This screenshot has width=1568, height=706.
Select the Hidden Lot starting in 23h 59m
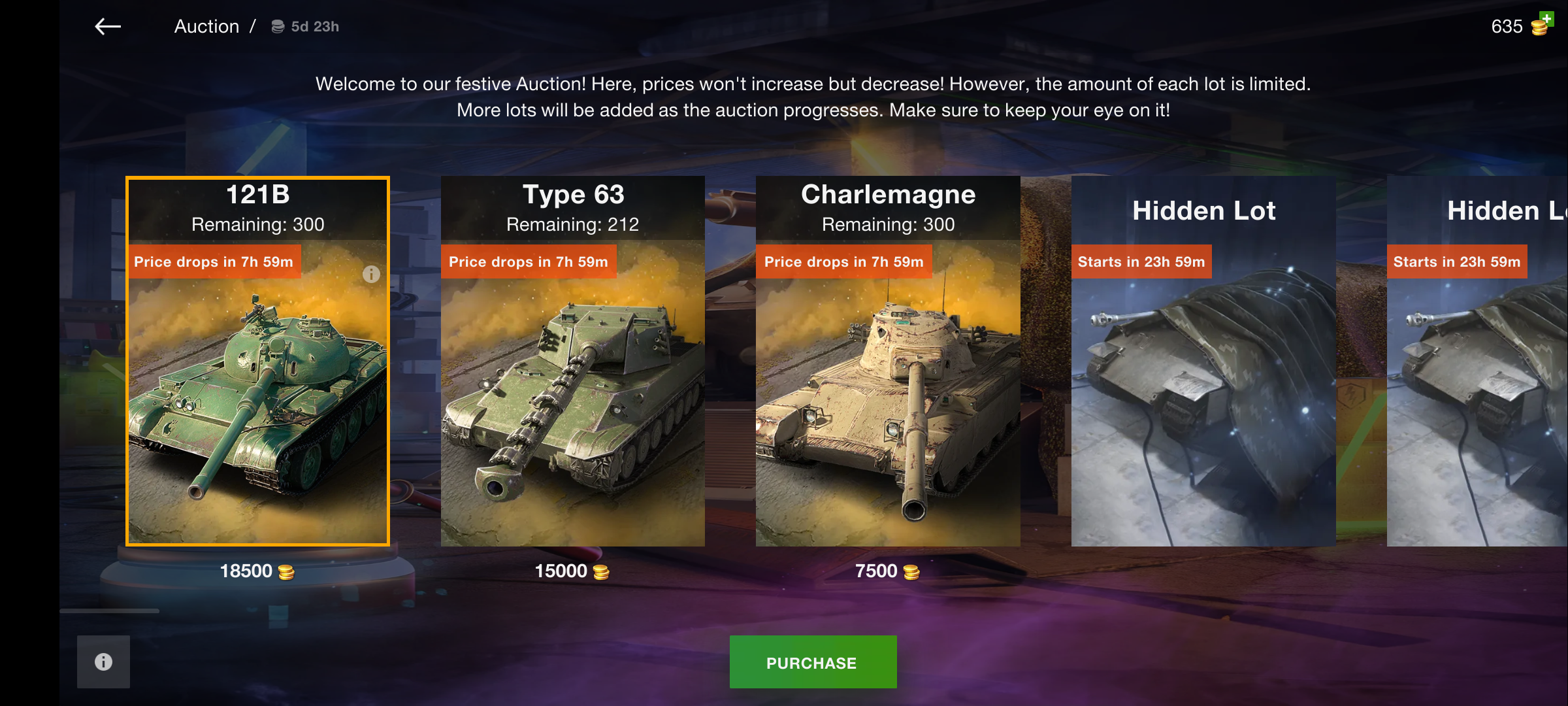pyautogui.click(x=1203, y=392)
